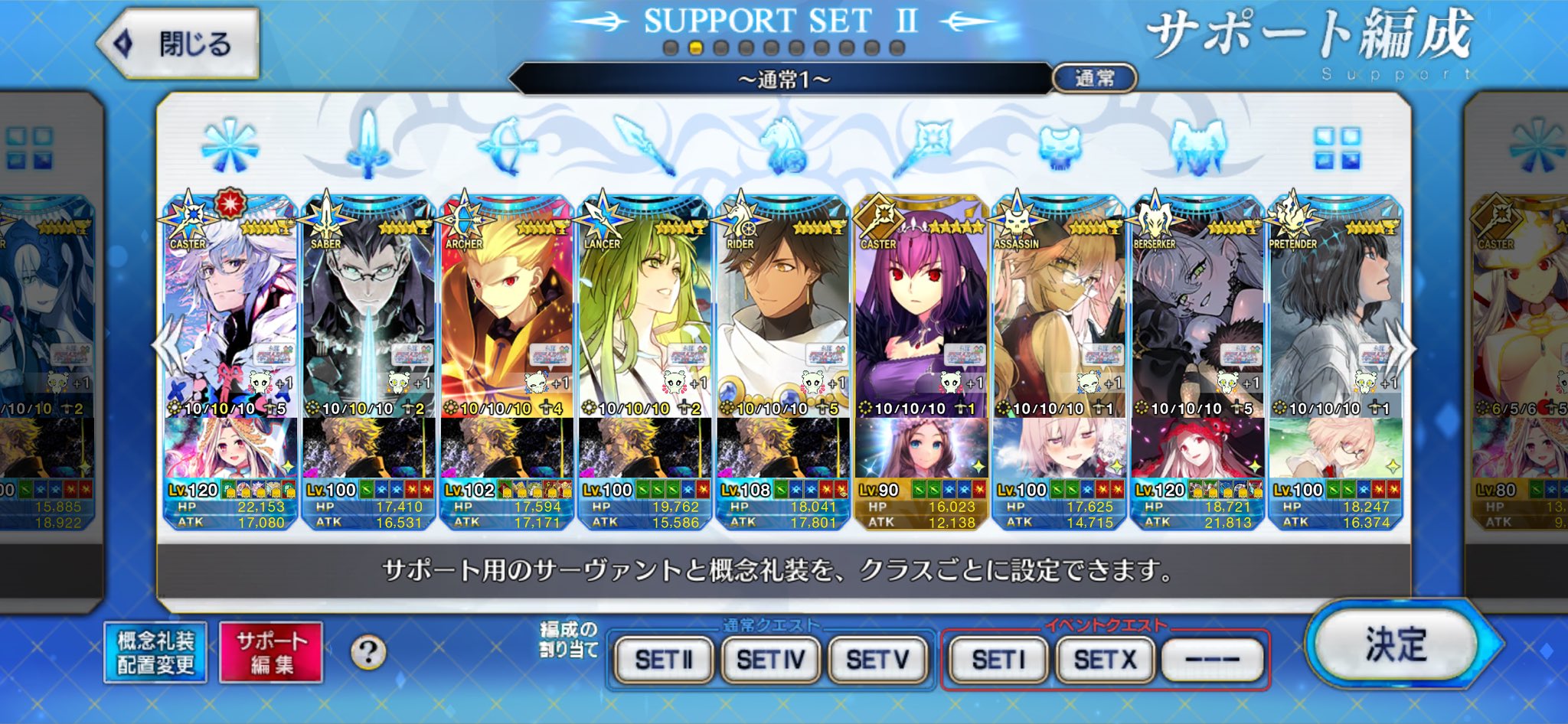Open the question mark help icon
Screen dimensions: 1568x724
pyautogui.click(x=368, y=653)
